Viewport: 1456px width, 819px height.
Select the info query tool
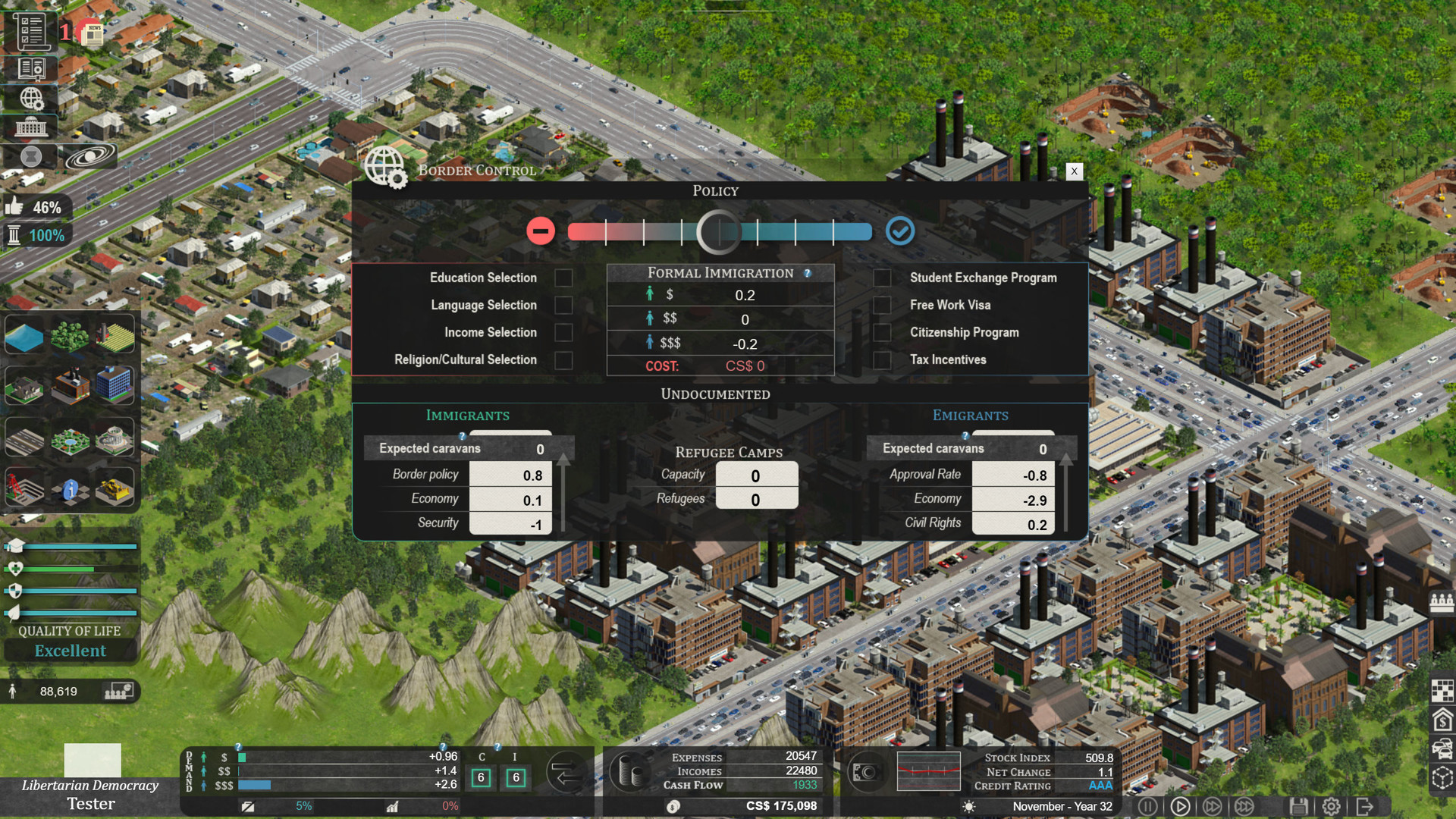(x=71, y=491)
